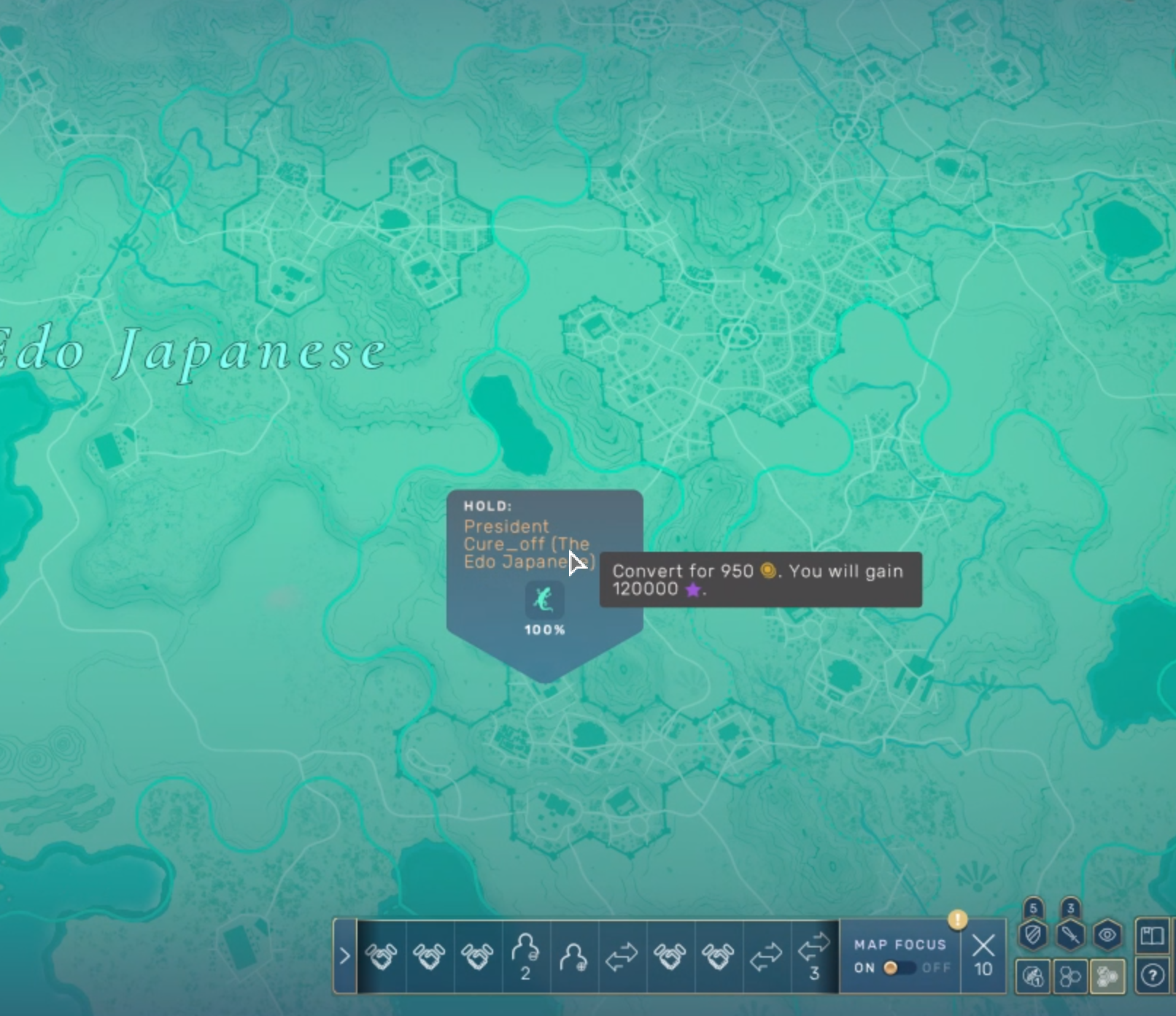
Task: Open the encyclopedia book button
Action: tap(1152, 935)
